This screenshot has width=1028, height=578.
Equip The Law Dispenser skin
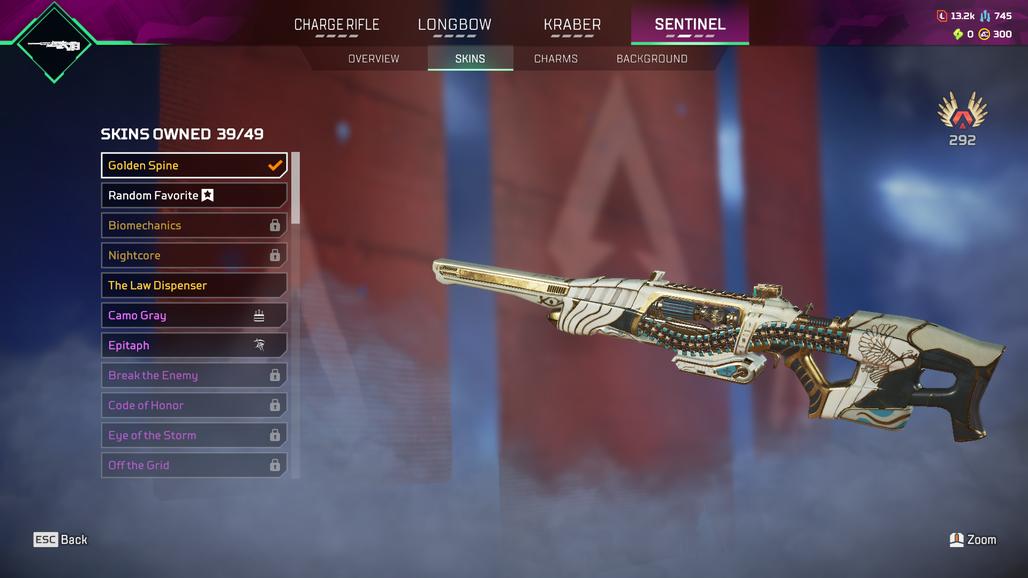pyautogui.click(x=194, y=285)
